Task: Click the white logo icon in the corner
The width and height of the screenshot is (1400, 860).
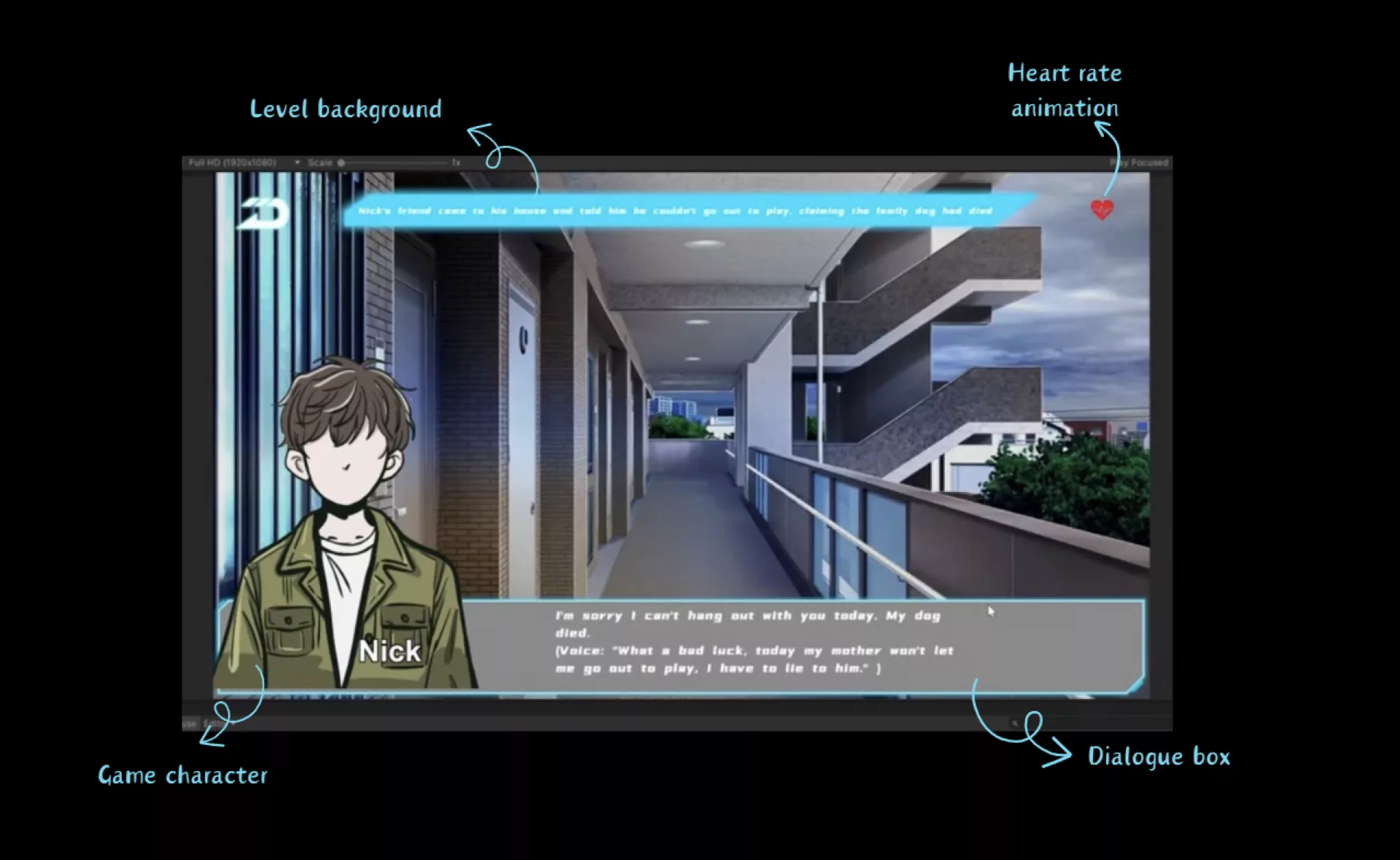Action: [262, 214]
